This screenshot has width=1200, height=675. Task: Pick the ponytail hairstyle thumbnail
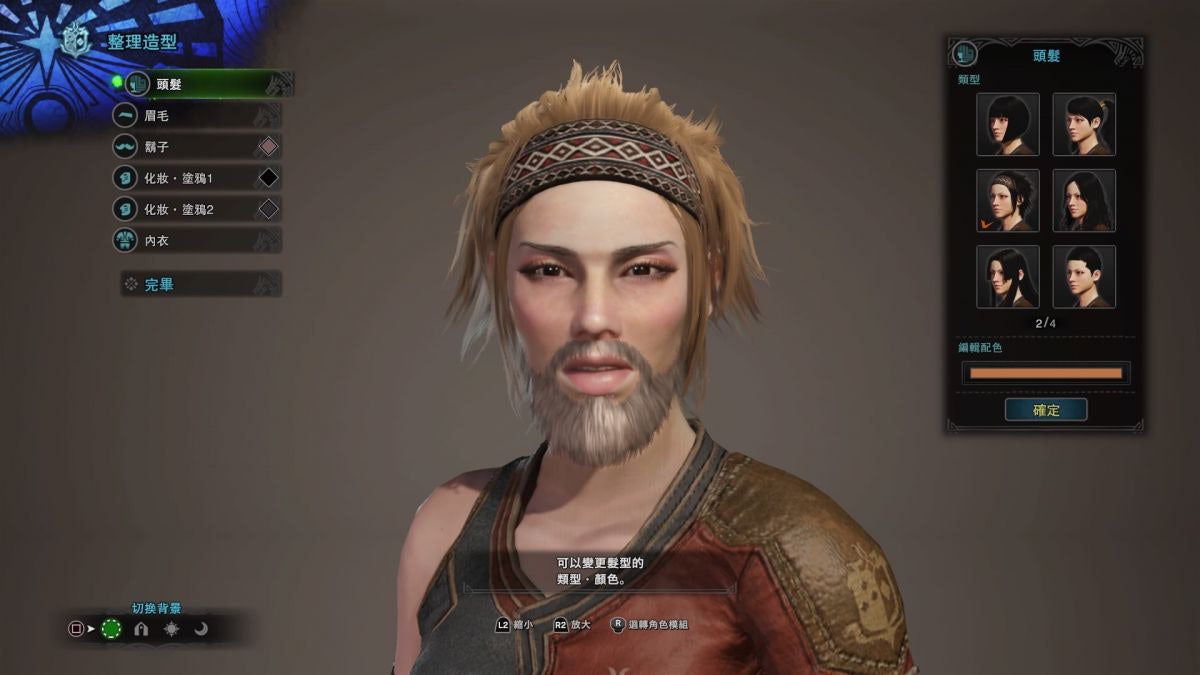[x=1084, y=125]
